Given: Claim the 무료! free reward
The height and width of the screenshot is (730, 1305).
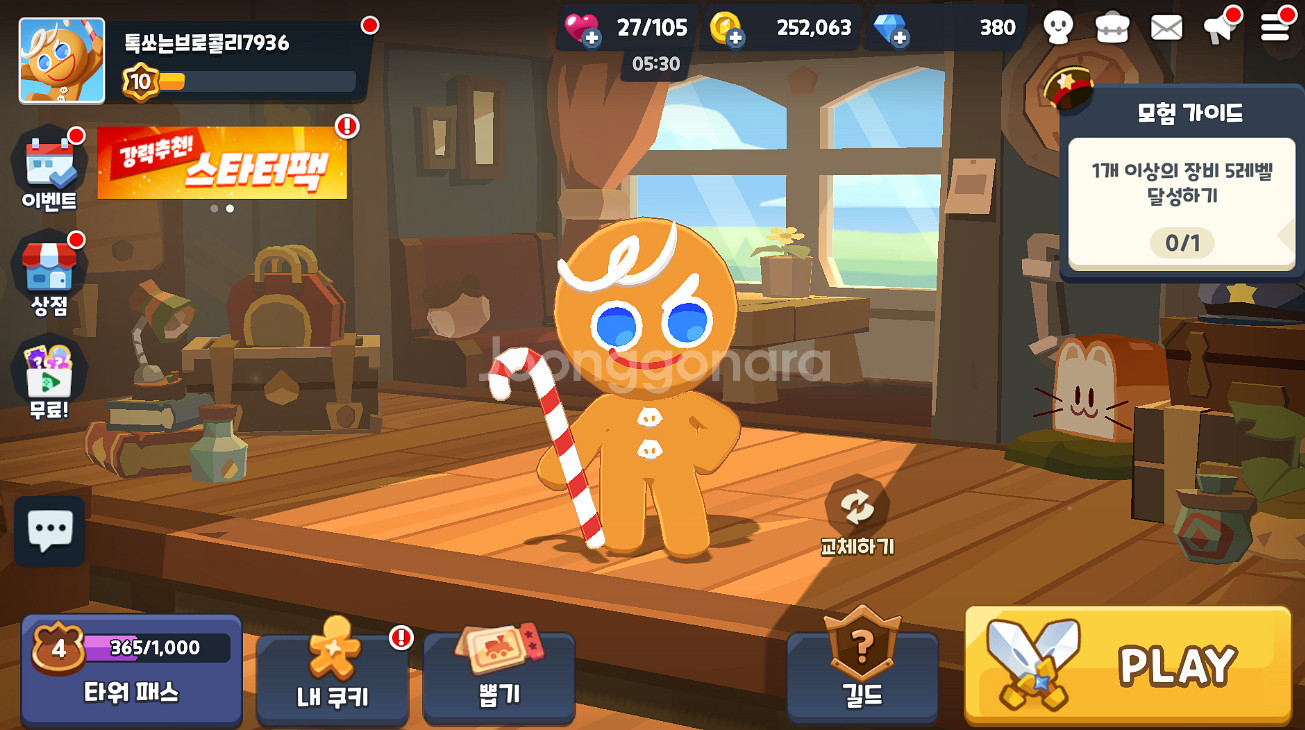Looking at the screenshot, I should coord(49,378).
